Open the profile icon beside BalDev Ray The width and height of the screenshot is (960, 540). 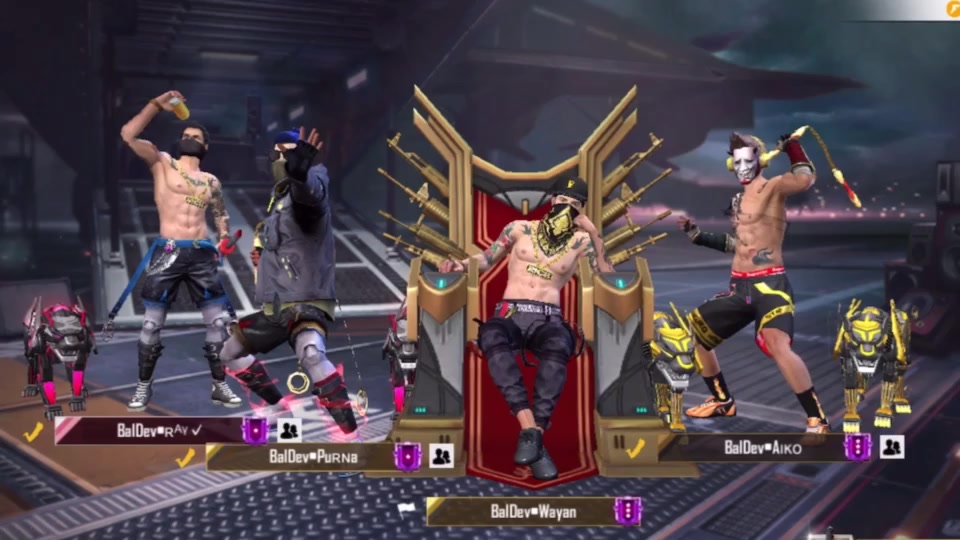click(x=289, y=431)
